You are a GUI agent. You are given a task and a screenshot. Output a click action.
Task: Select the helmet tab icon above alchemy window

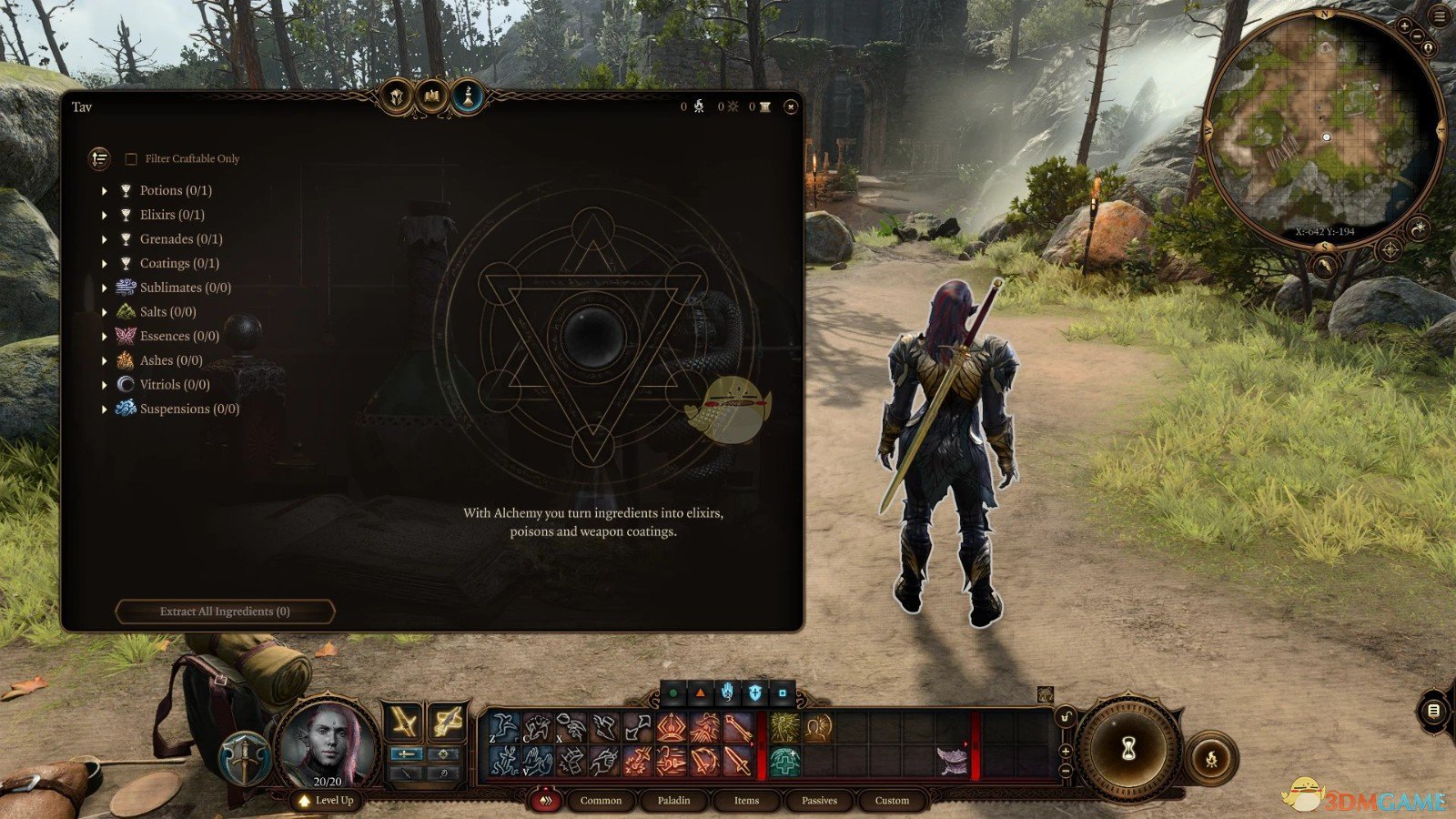(x=398, y=96)
